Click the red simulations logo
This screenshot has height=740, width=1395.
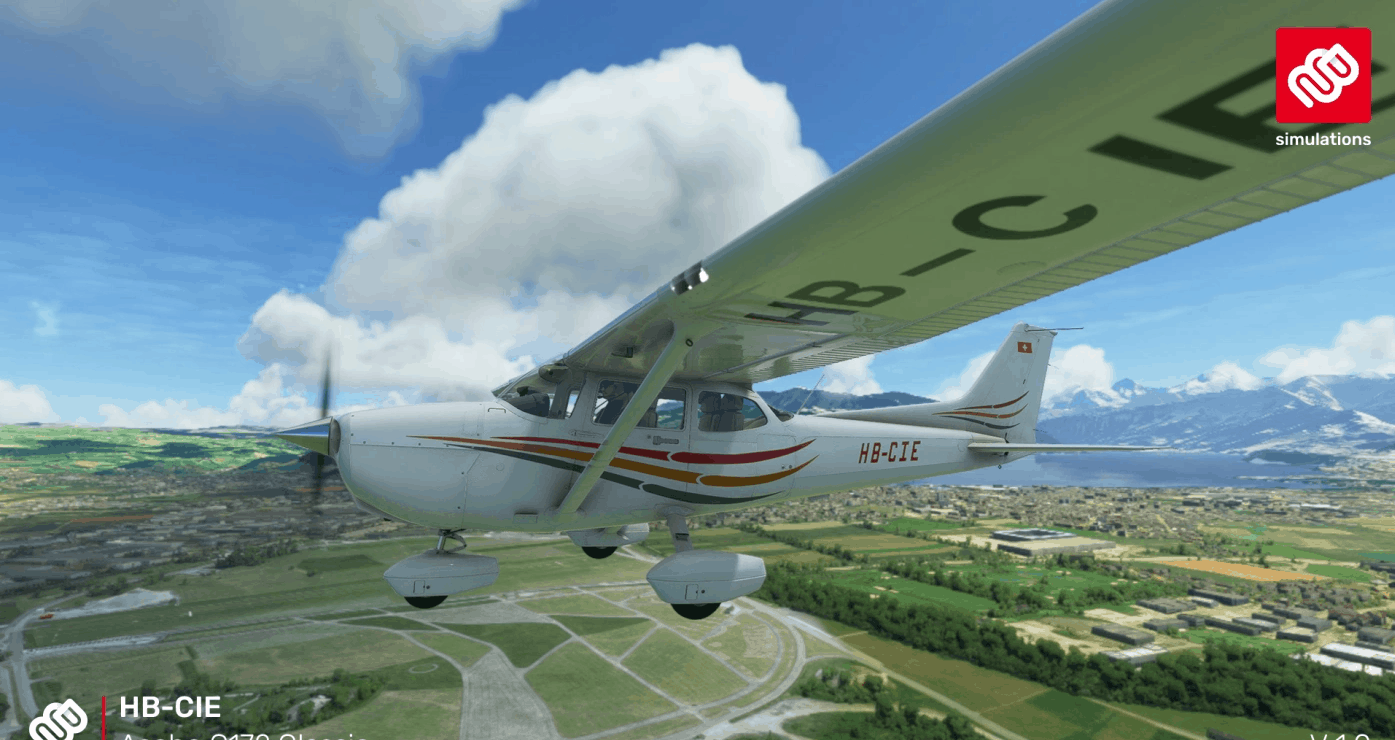click(1322, 76)
